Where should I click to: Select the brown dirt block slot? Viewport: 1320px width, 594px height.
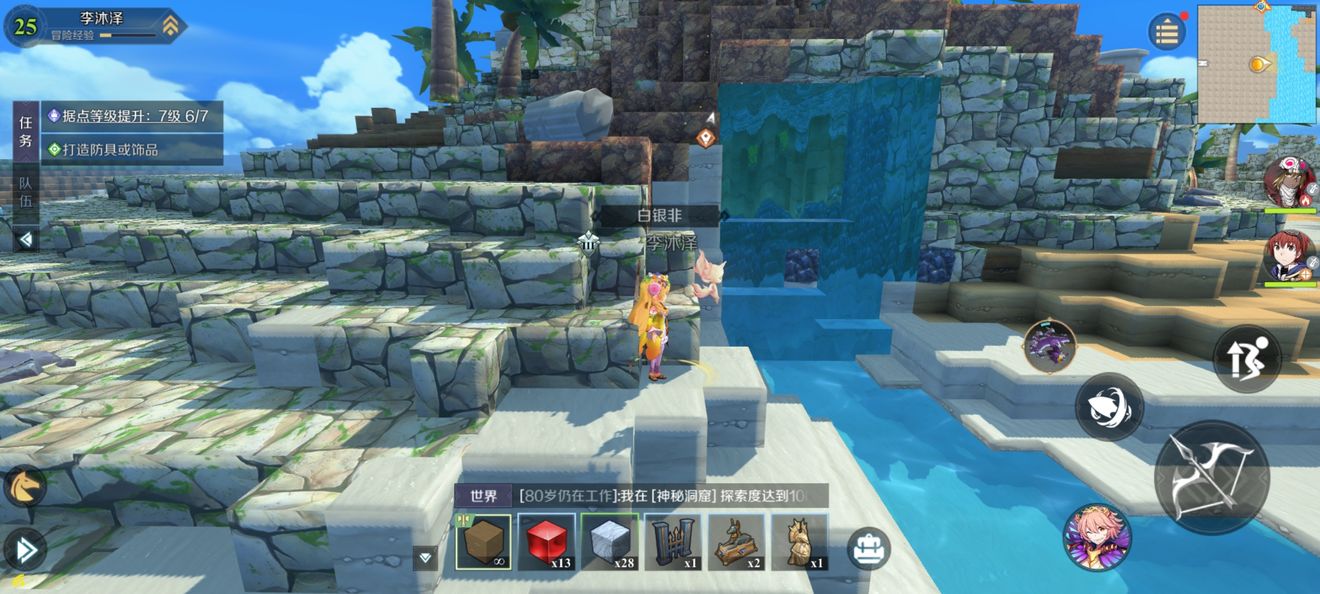(484, 542)
